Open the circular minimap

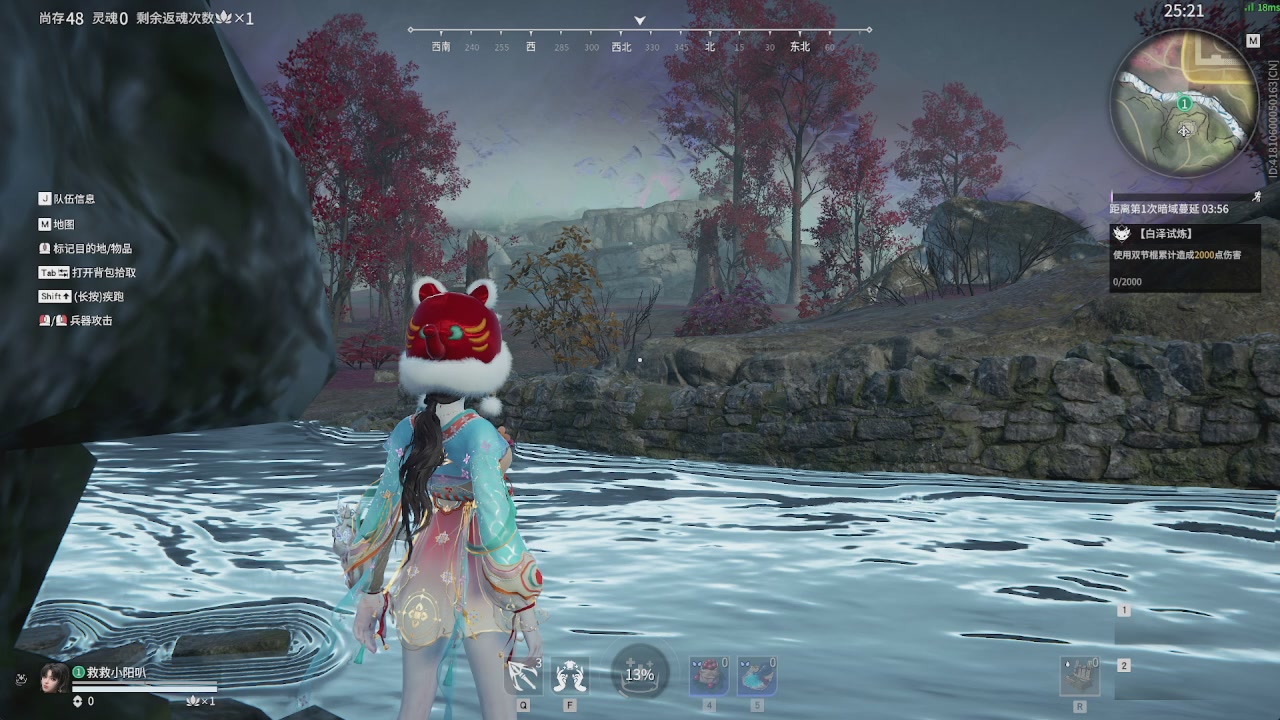point(1184,103)
